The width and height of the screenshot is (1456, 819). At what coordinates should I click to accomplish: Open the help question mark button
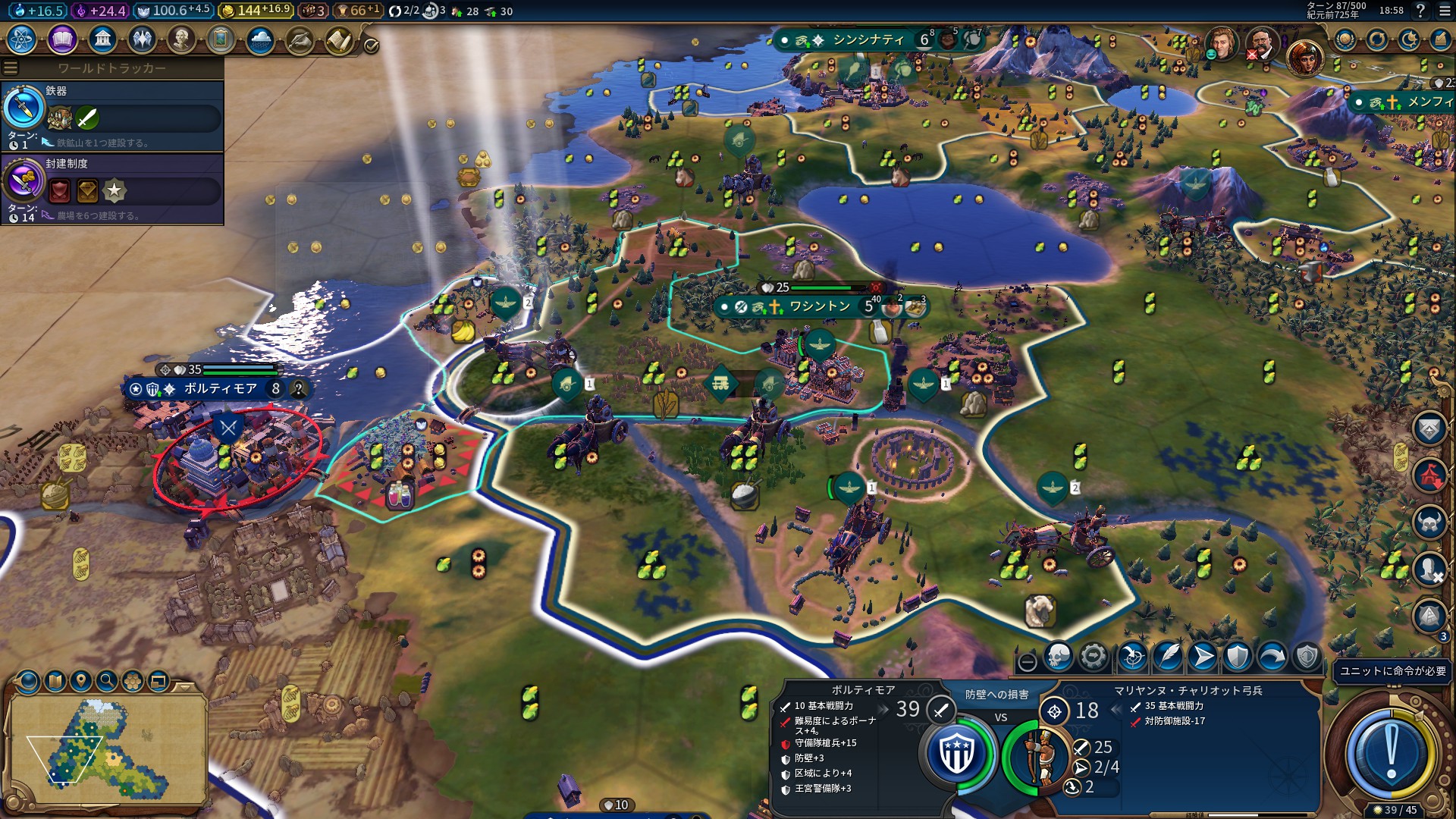click(1420, 11)
